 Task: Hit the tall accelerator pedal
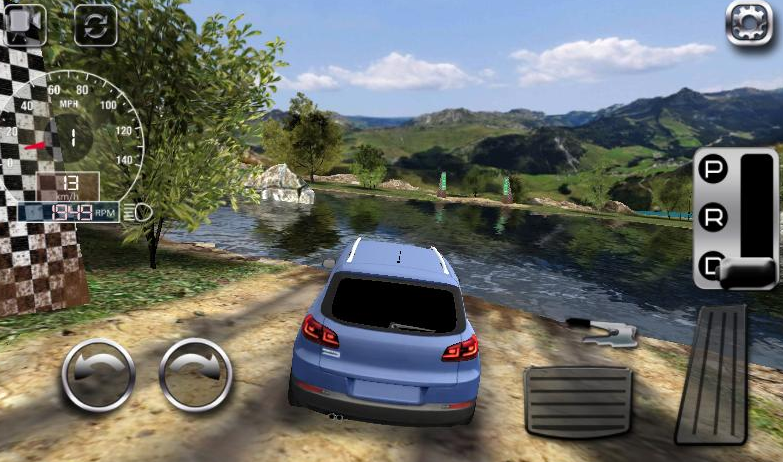pyautogui.click(x=712, y=375)
